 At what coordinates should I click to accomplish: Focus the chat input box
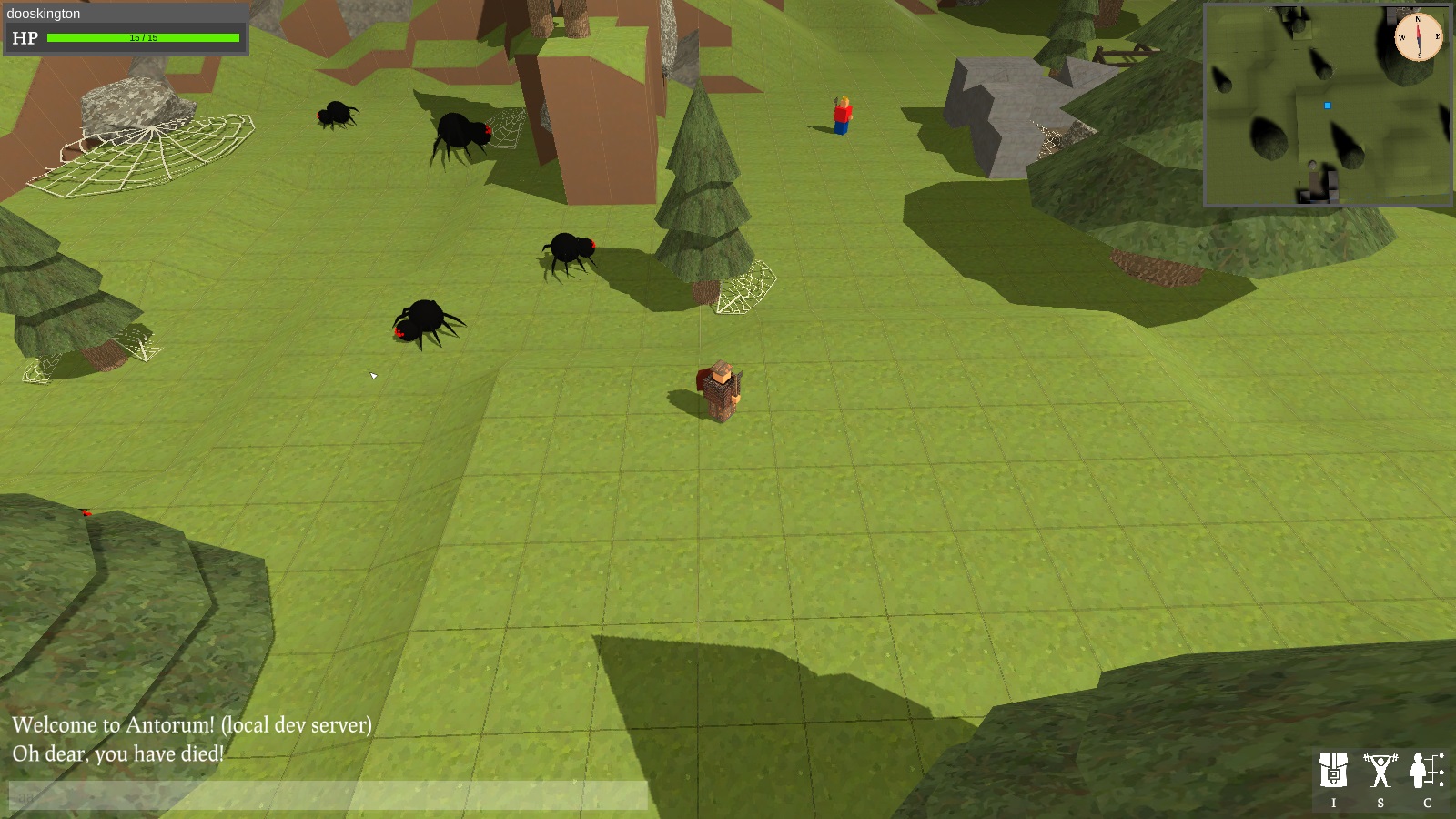tap(328, 795)
